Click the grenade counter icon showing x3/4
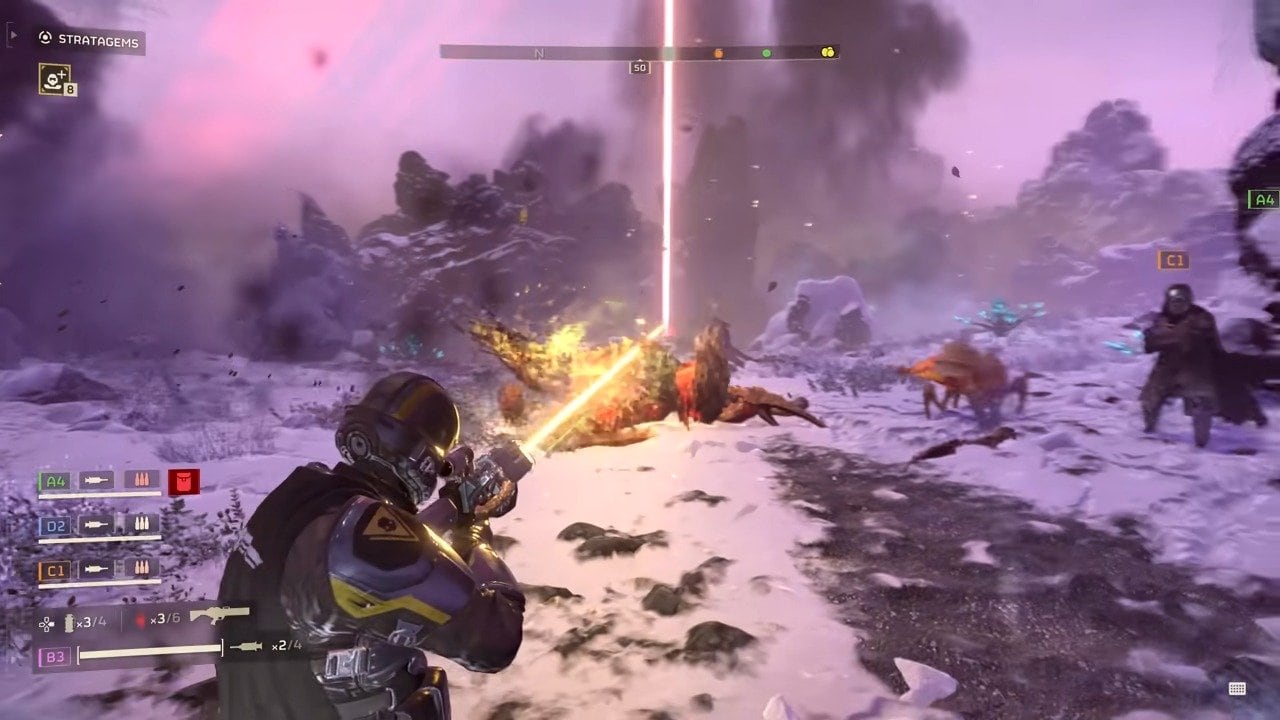 click(x=69, y=620)
